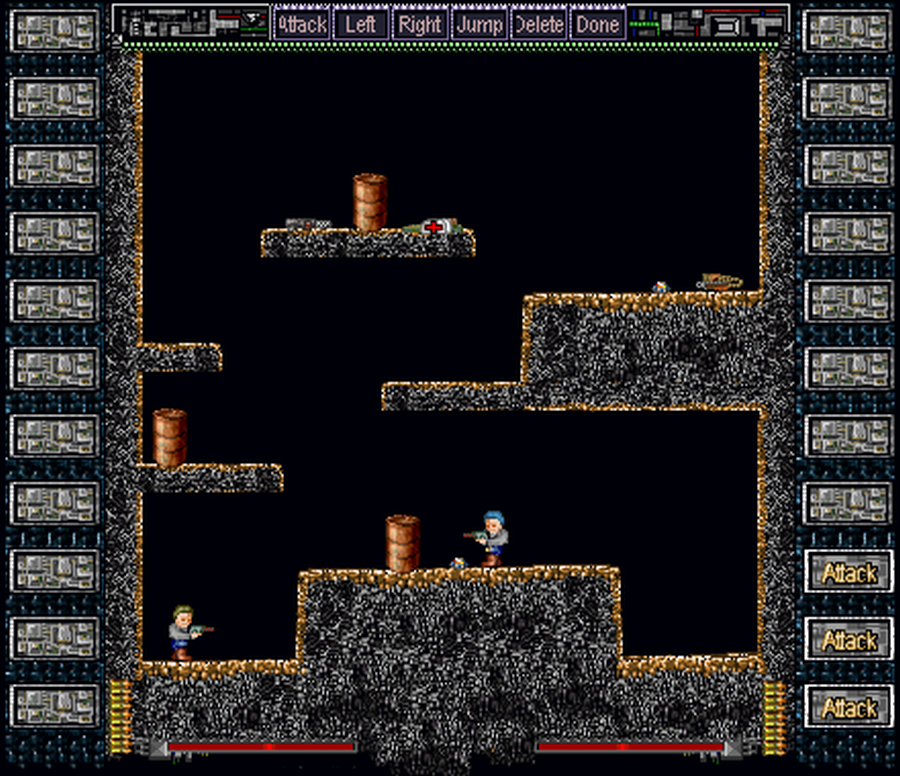Choose the Attack command button
900x776 pixels.
[301, 24]
